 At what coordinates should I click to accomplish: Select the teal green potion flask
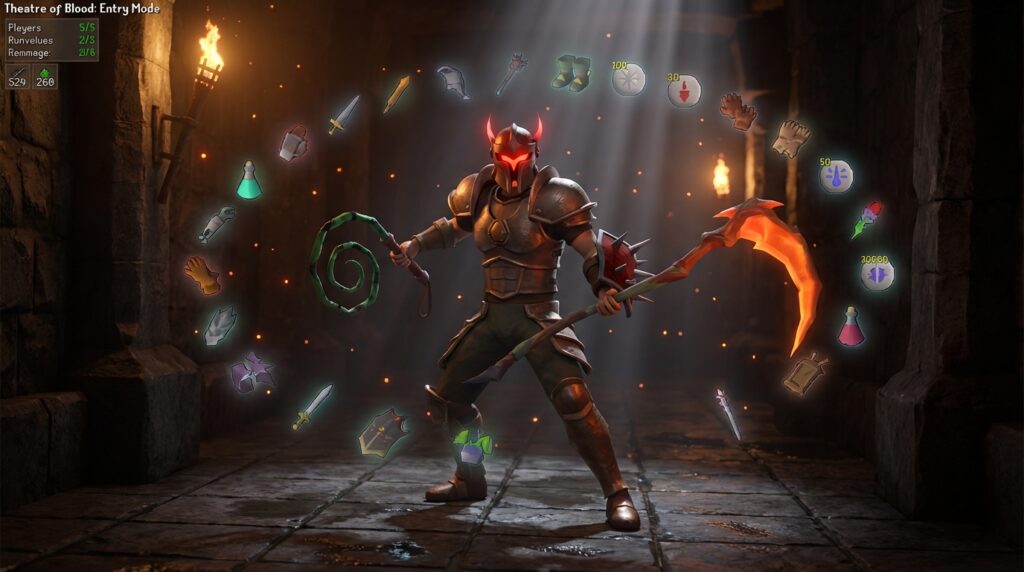pyautogui.click(x=248, y=180)
